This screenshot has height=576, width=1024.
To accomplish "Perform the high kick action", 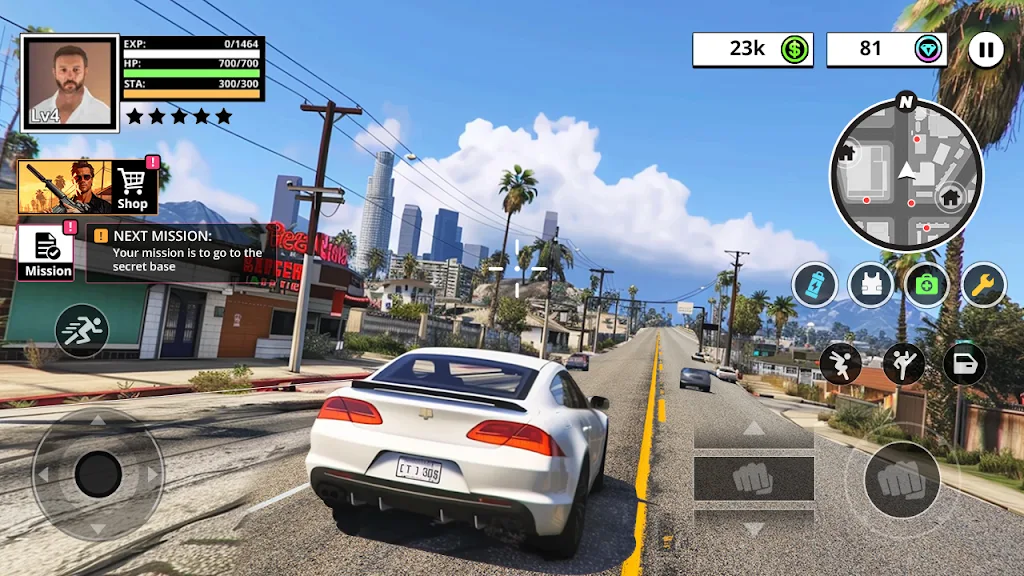I will (904, 364).
